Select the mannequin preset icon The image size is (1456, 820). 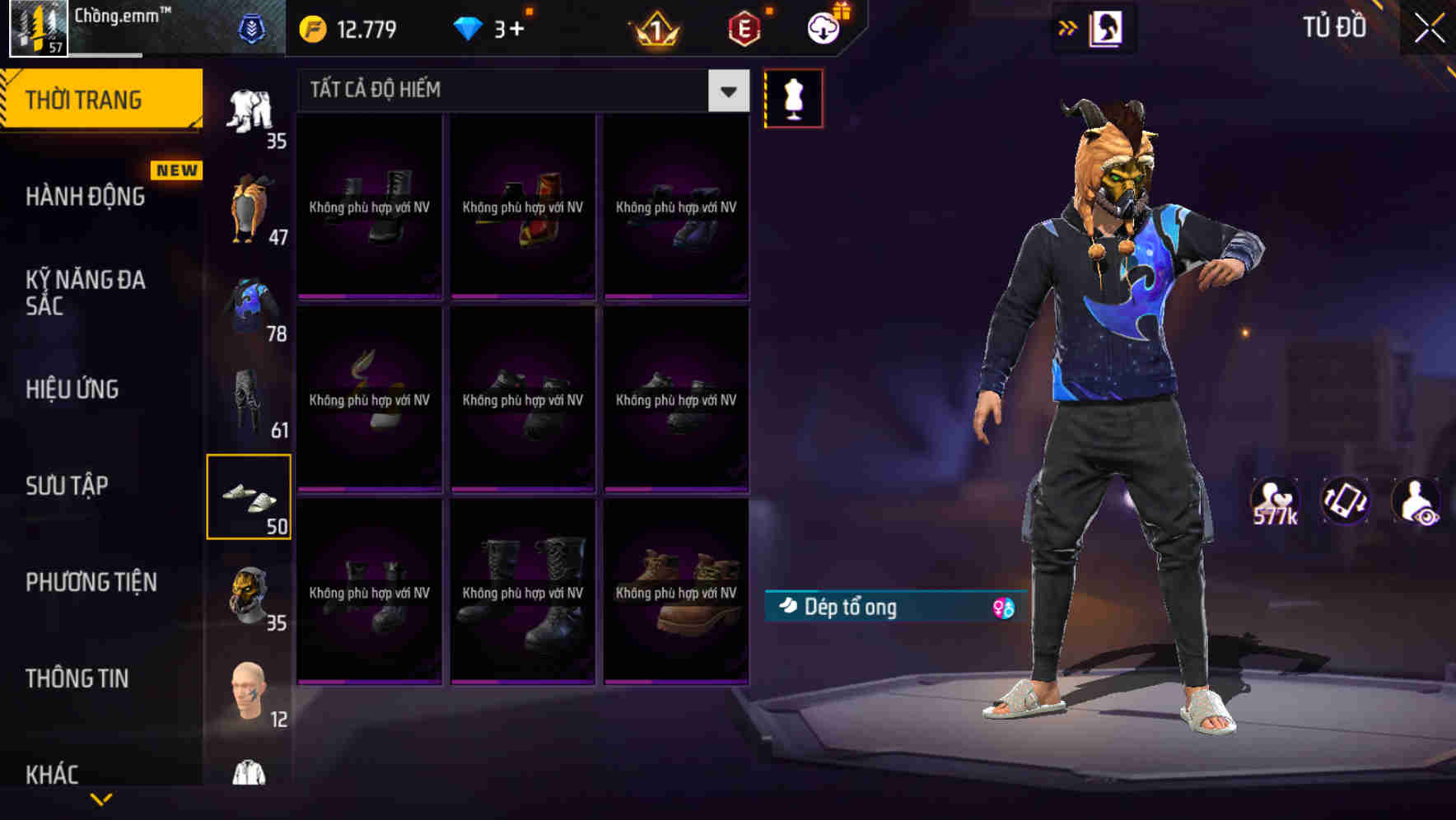click(x=793, y=97)
